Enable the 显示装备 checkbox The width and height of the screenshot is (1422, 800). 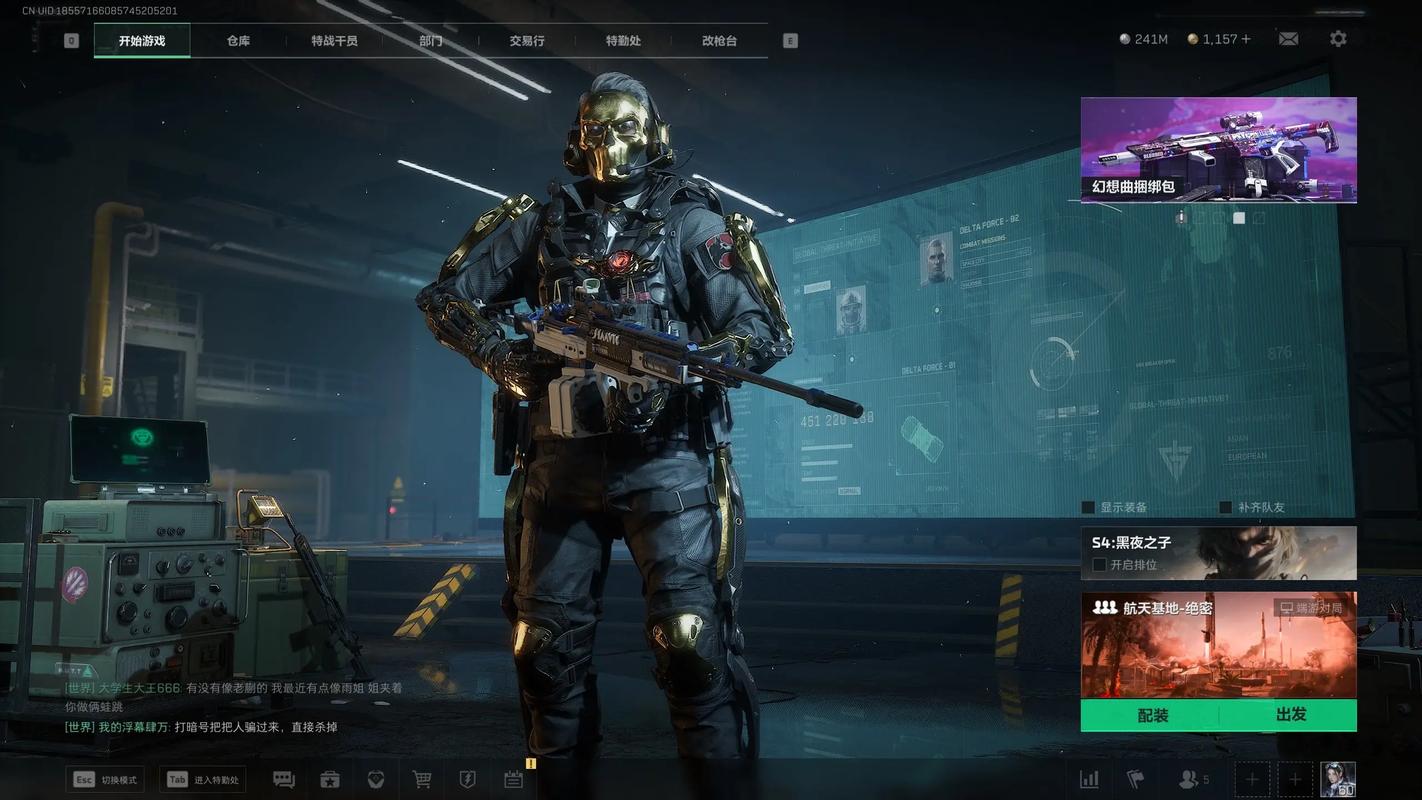(x=1087, y=507)
